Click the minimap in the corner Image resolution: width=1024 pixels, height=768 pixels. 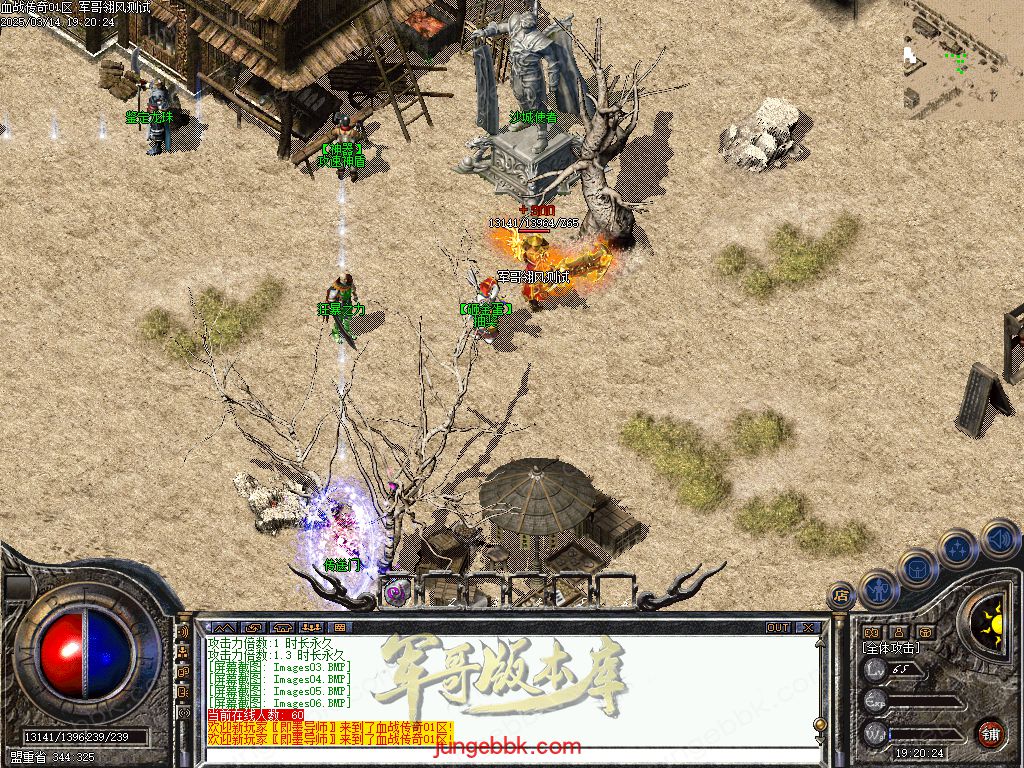click(x=962, y=55)
